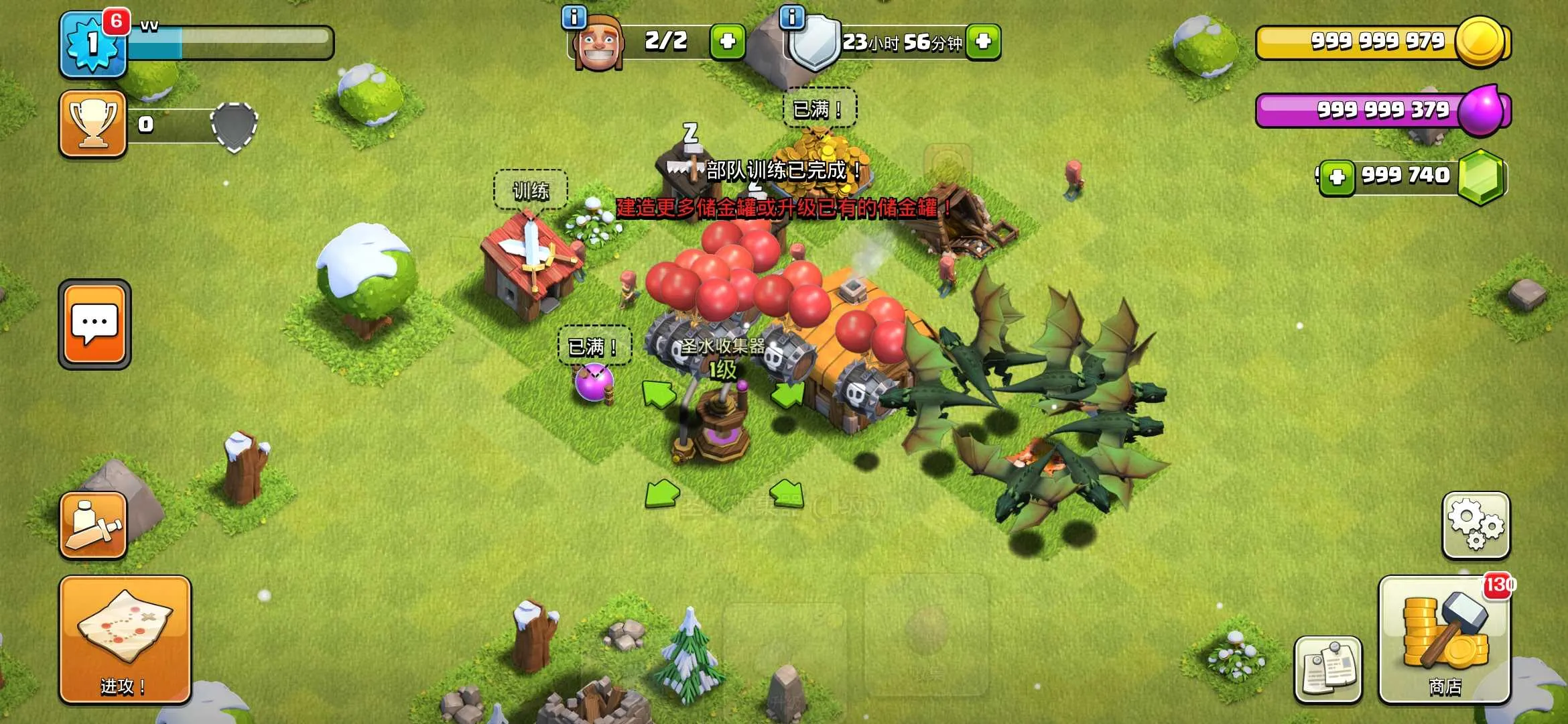Open the shop (商店) menu
The height and width of the screenshot is (724, 1568).
(x=1444, y=640)
